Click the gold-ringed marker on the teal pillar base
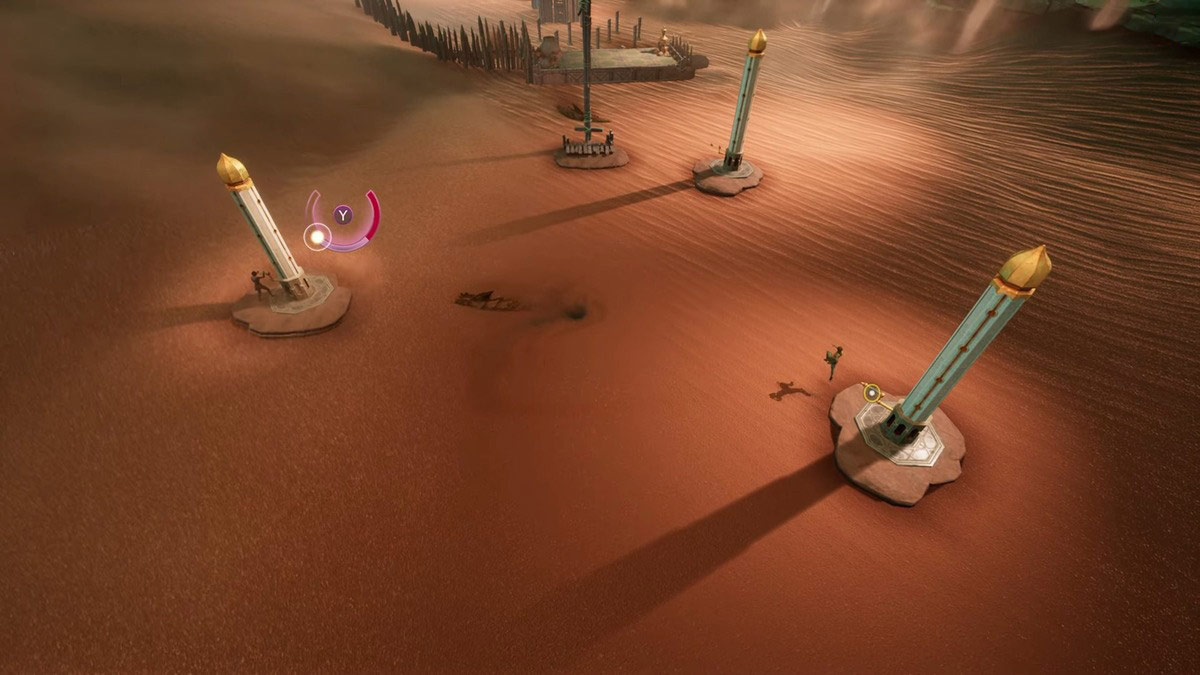The width and height of the screenshot is (1200, 675). tap(872, 393)
